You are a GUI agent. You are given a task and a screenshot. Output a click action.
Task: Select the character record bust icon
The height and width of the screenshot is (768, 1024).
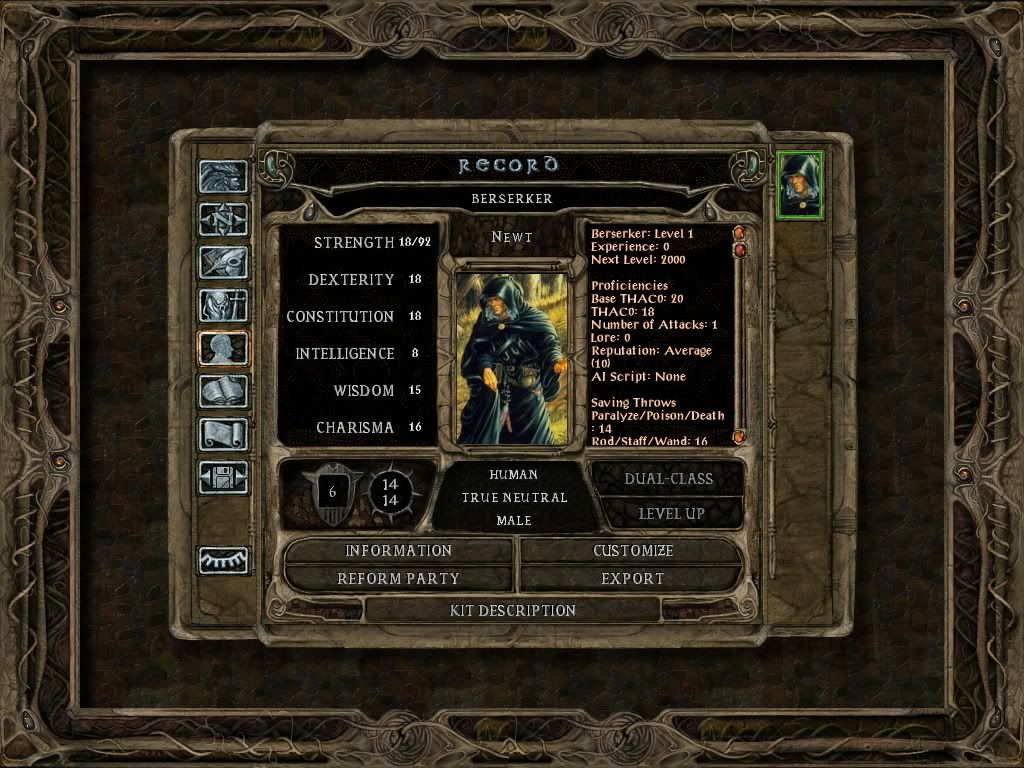click(224, 348)
